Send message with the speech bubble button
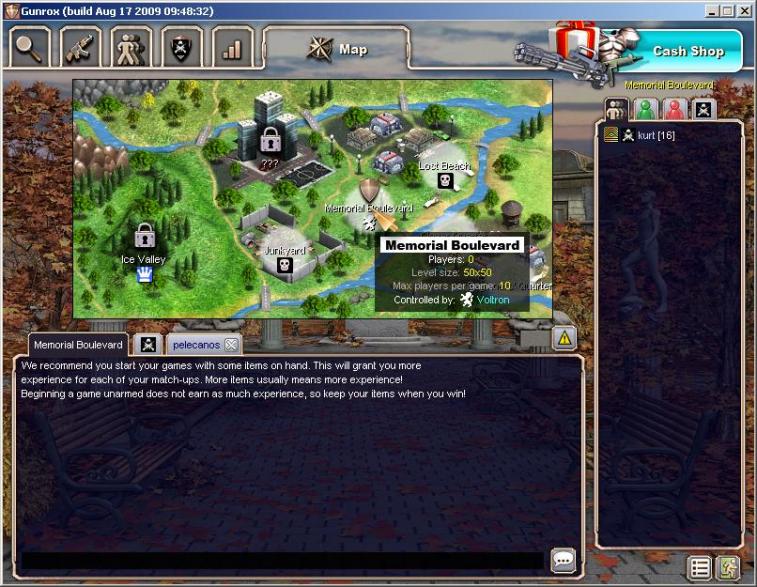Screen dimensions: 757x587 [x=563, y=561]
